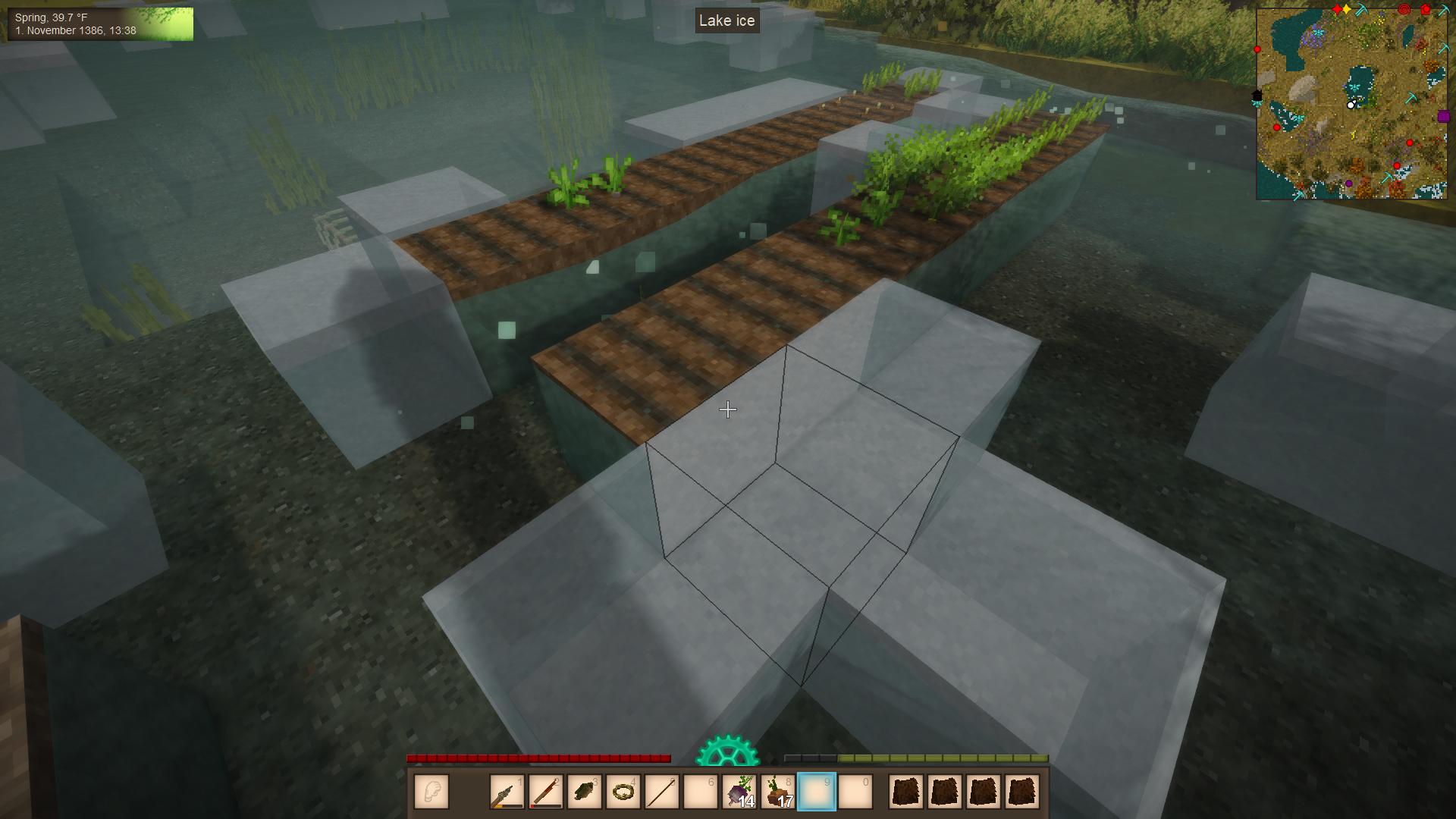The height and width of the screenshot is (819, 1456).
Task: Choose the sprouting root stack of 17
Action: pyautogui.click(x=778, y=792)
